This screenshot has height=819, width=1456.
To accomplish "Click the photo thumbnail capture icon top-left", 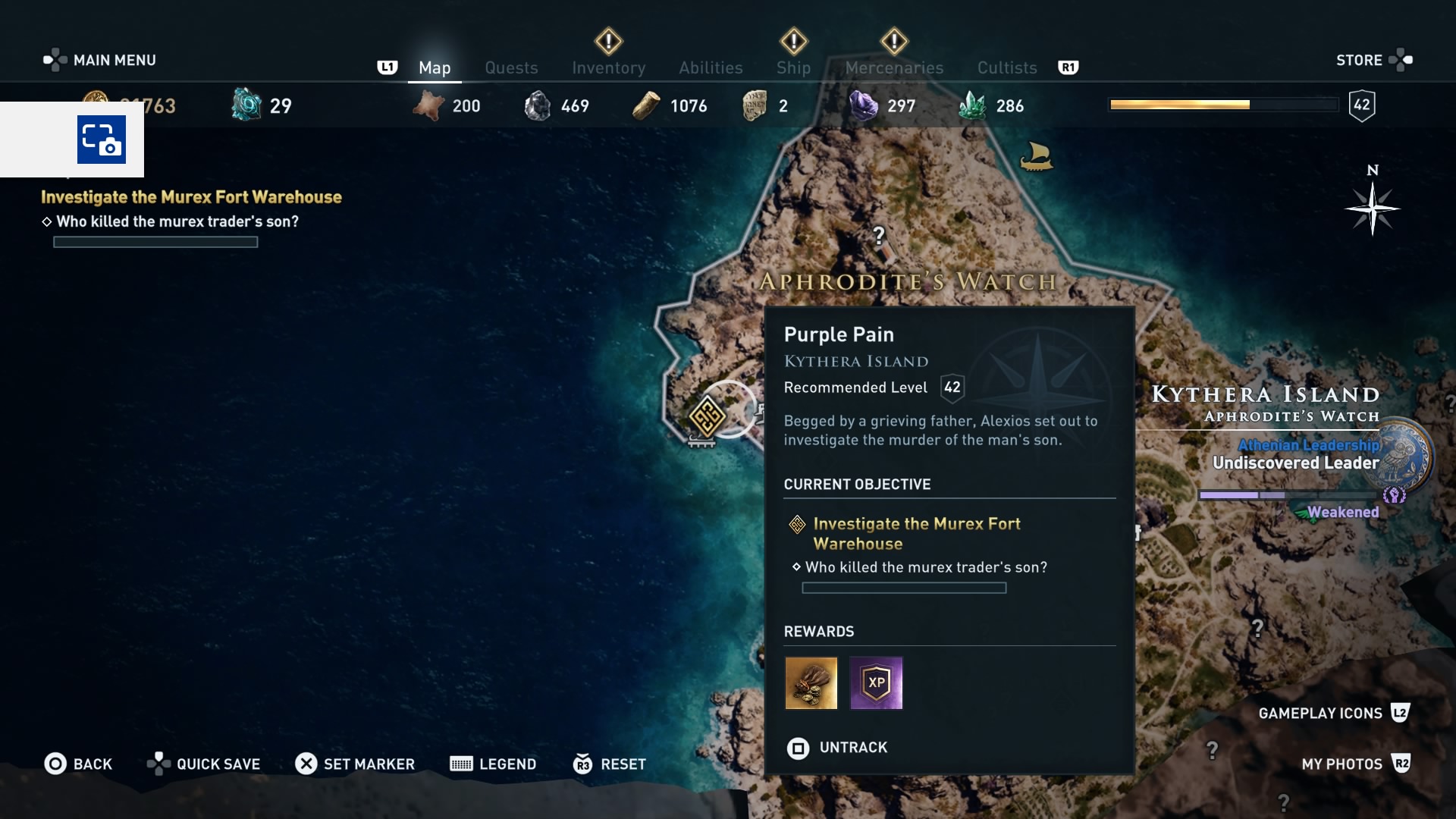I will tap(101, 140).
